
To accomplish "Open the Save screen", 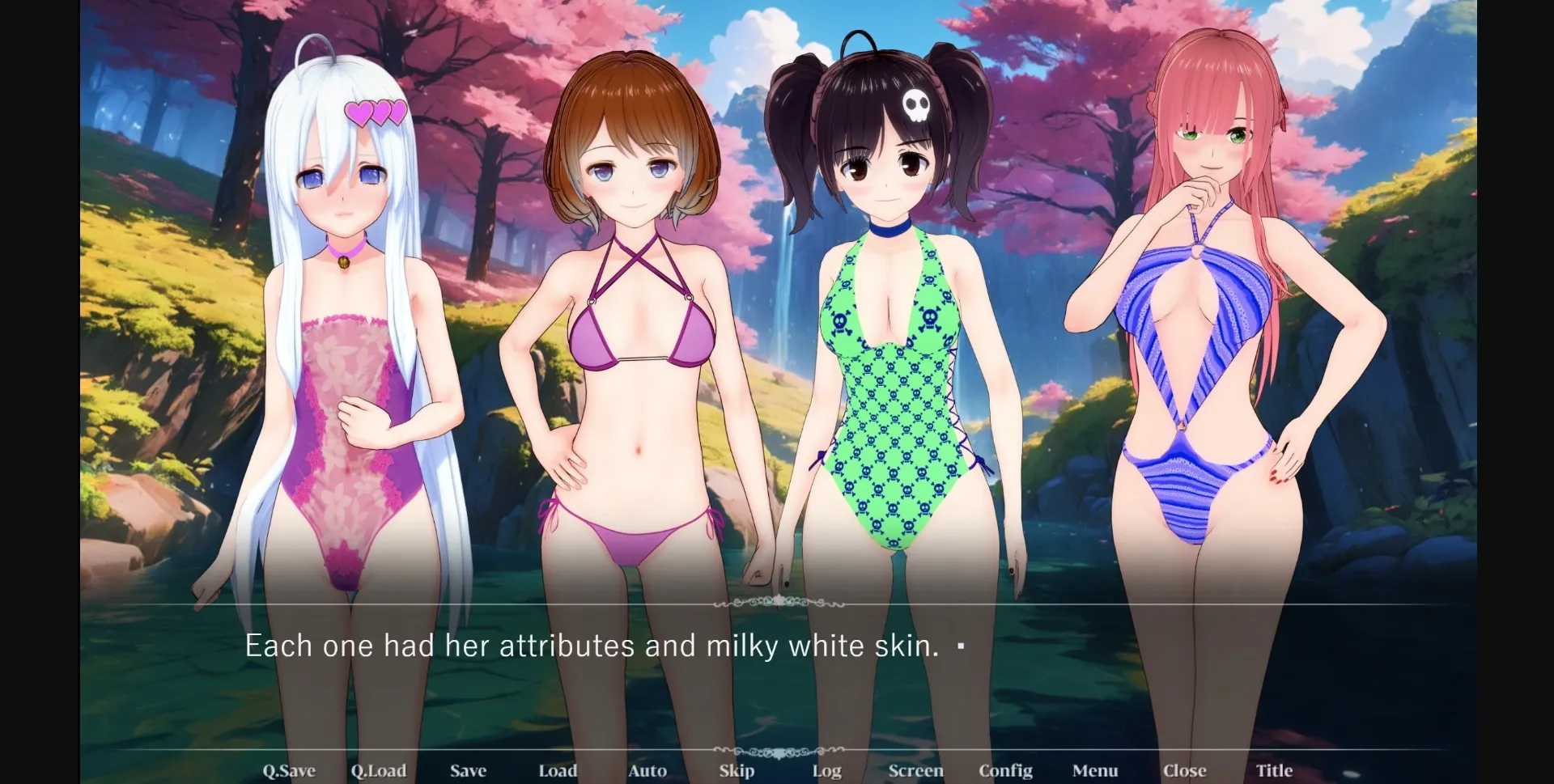I will (x=468, y=771).
